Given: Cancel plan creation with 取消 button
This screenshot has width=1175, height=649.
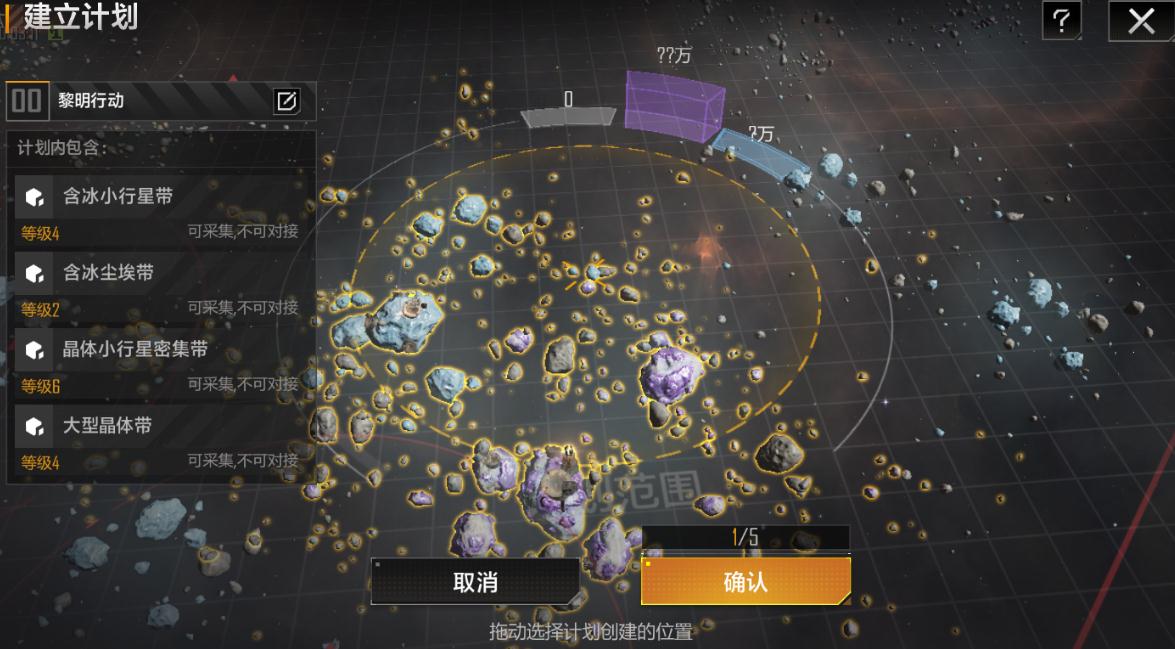Looking at the screenshot, I should pos(475,581).
